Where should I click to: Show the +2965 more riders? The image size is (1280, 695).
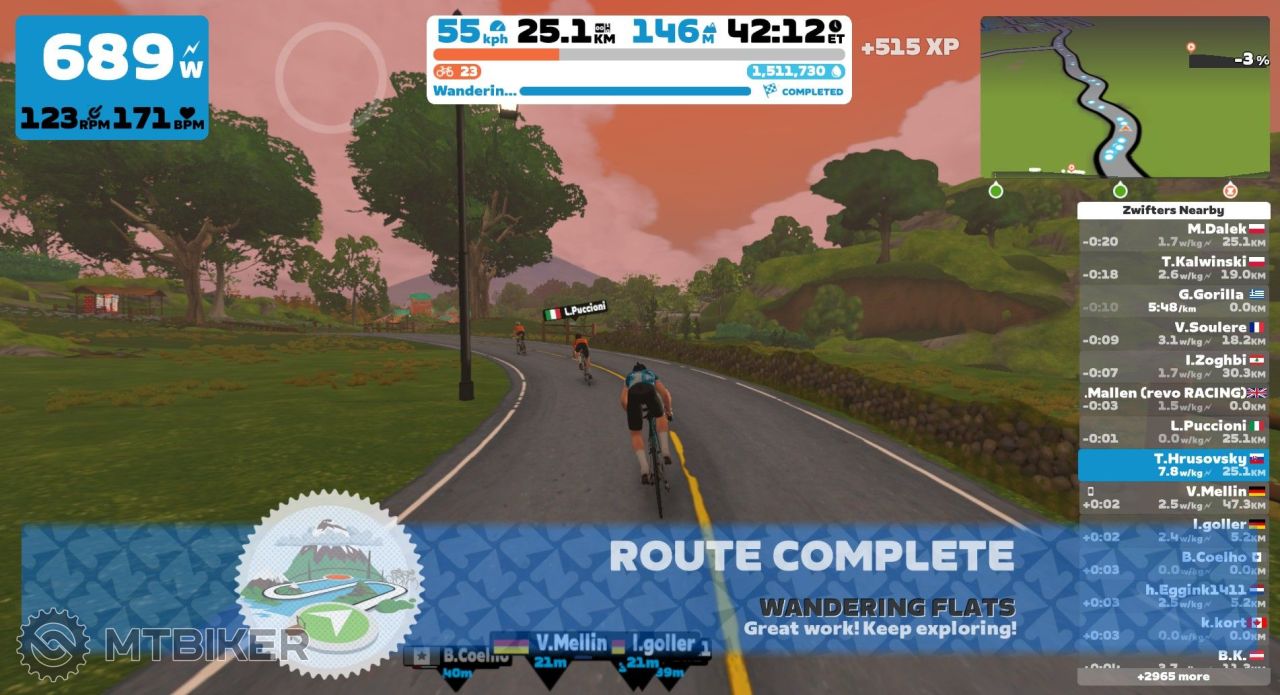(1173, 677)
